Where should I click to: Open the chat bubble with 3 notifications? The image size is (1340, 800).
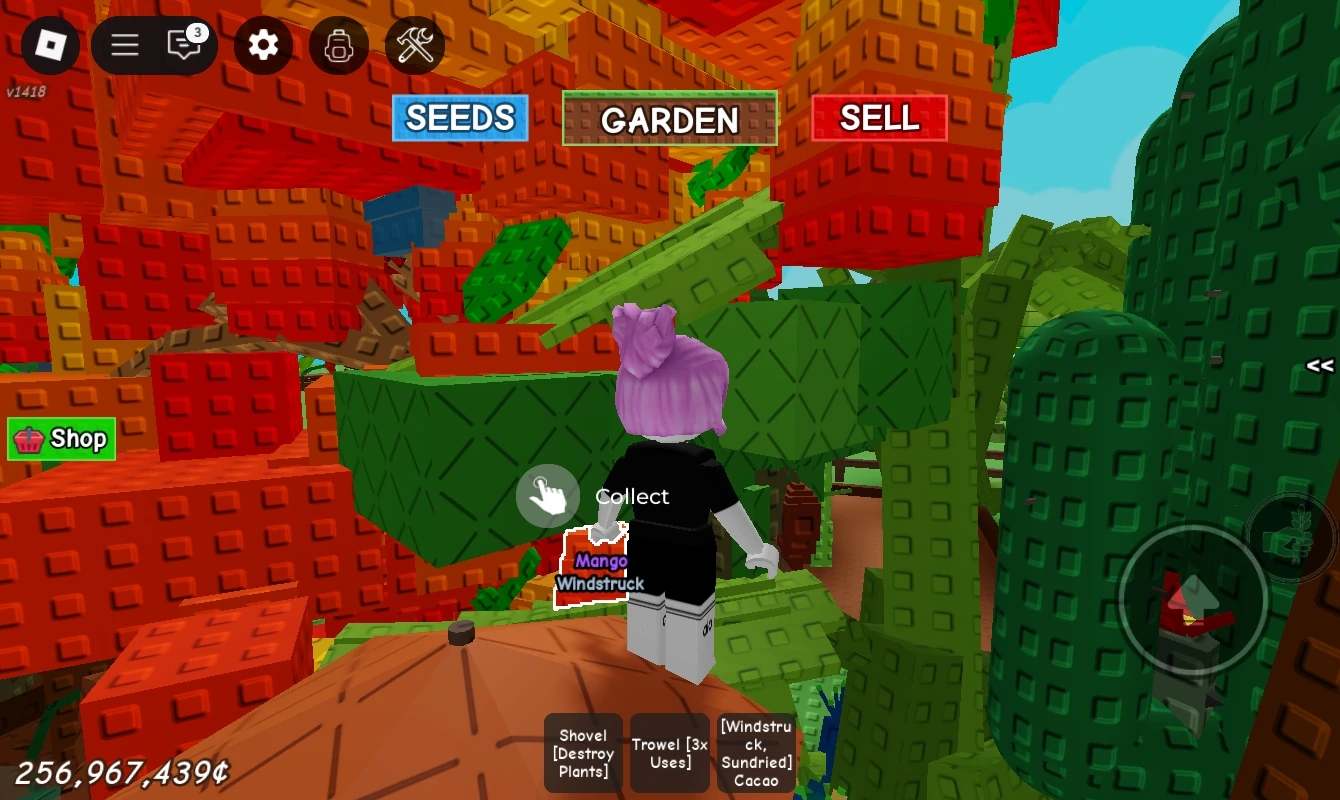pos(184,46)
